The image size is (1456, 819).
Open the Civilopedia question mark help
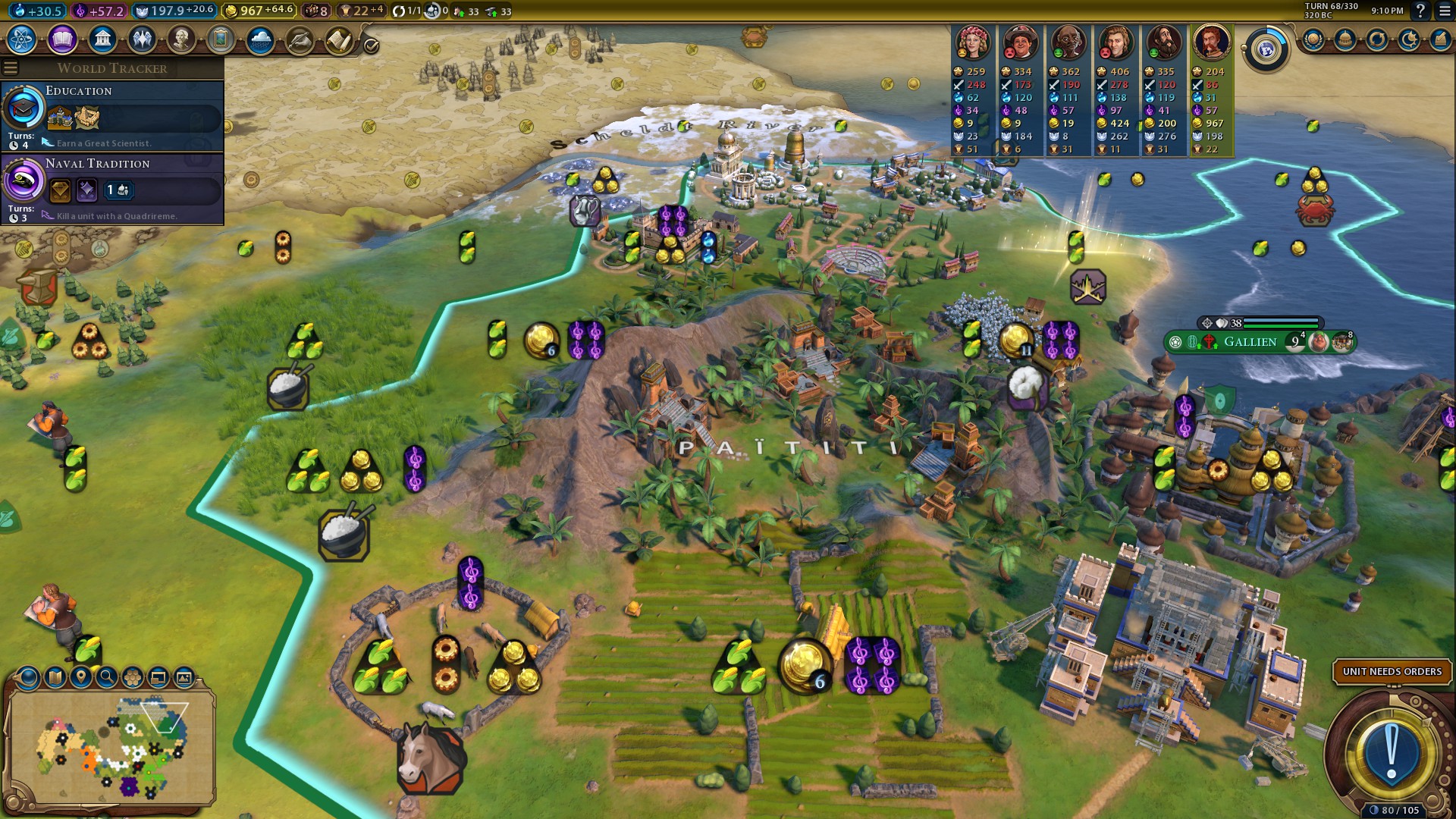point(1420,11)
